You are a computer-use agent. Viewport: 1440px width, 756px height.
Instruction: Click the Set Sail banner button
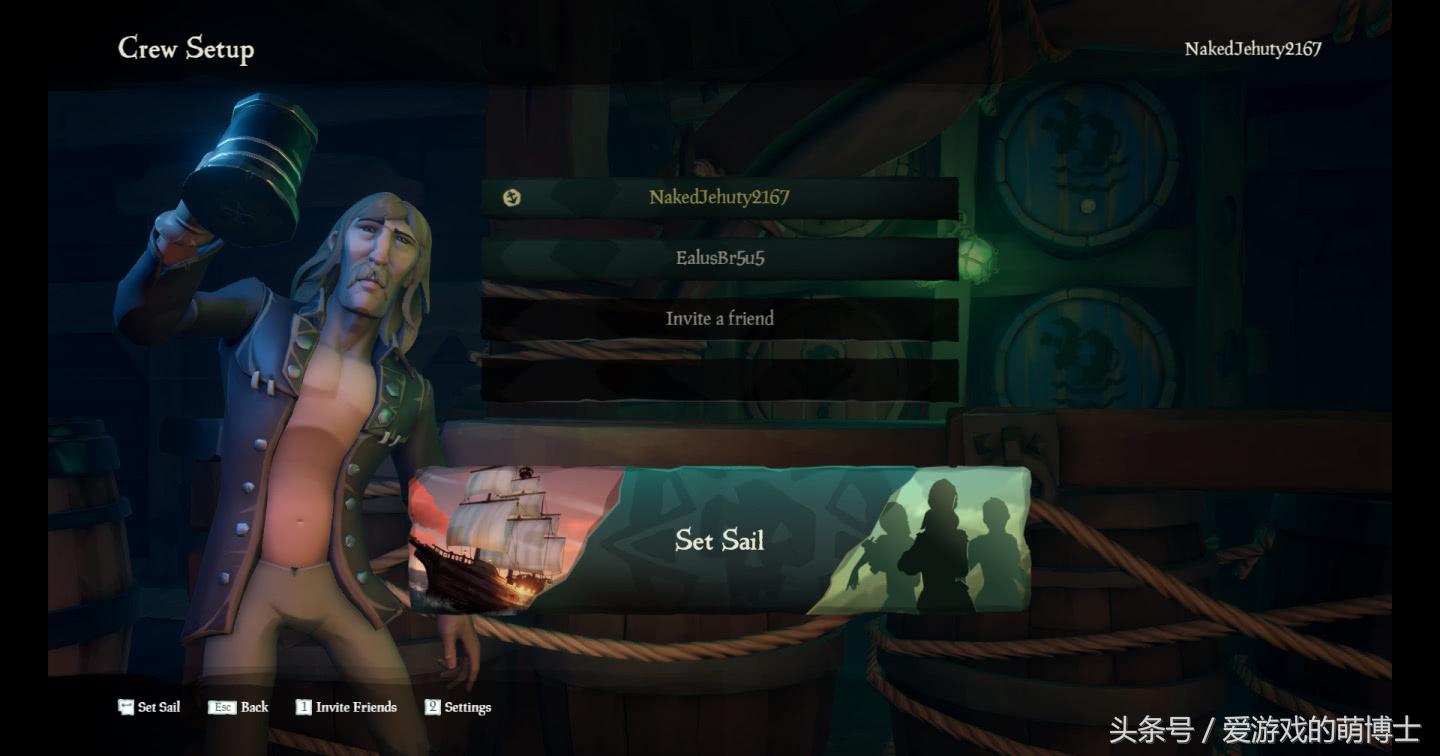click(719, 541)
